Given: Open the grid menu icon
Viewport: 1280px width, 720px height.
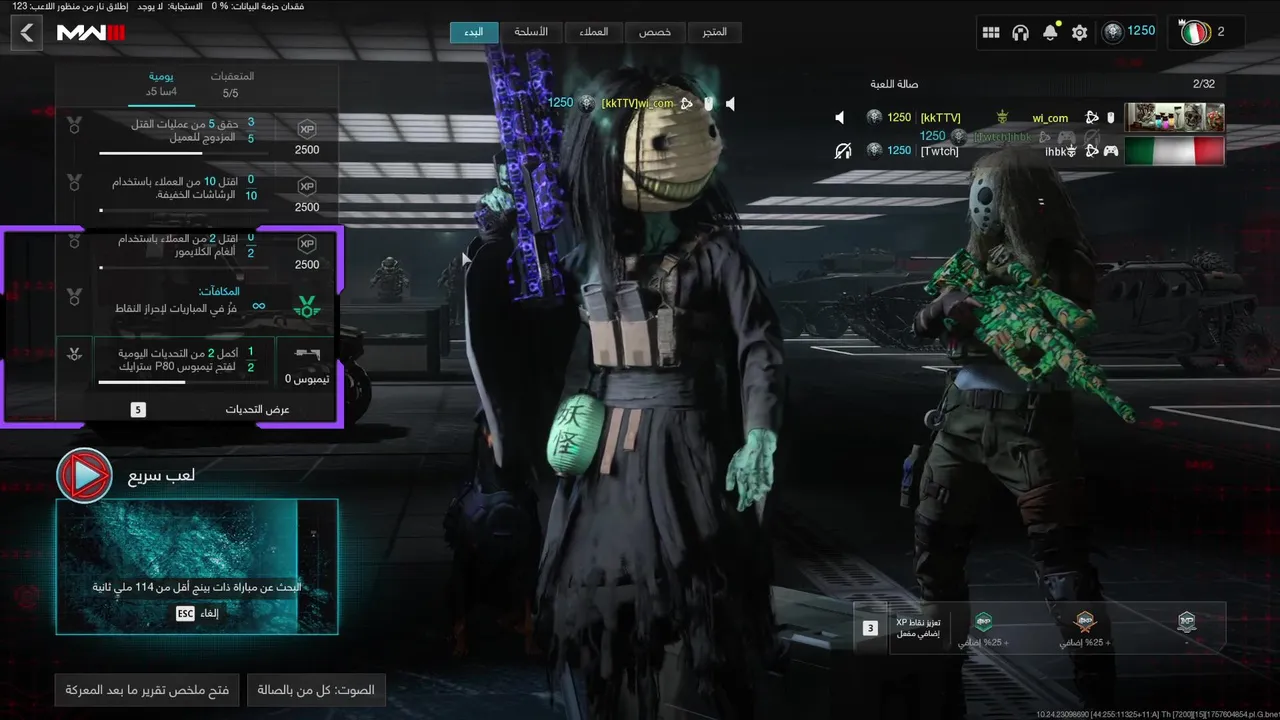Looking at the screenshot, I should 991,33.
